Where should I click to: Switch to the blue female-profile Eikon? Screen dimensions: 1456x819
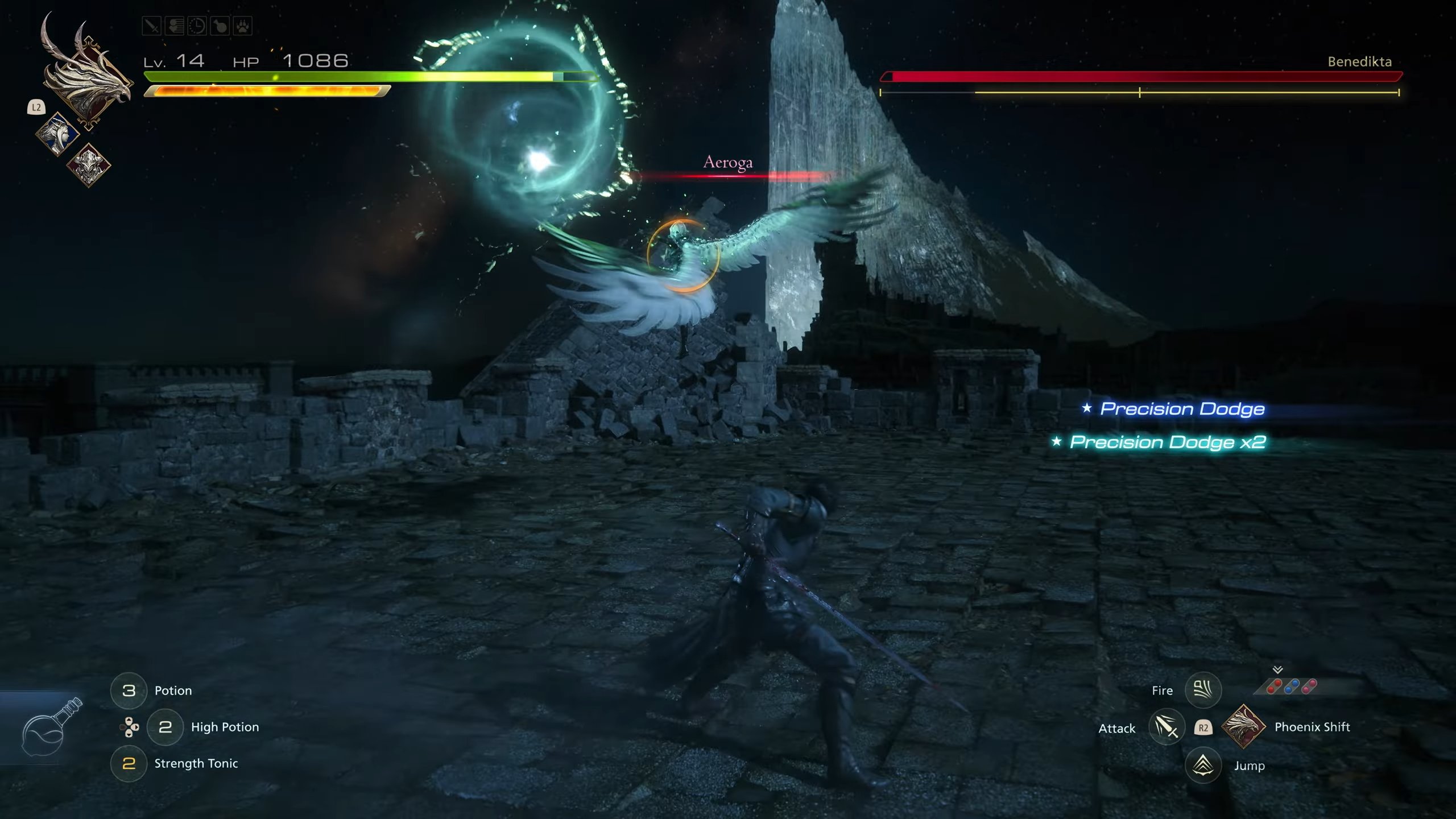58,135
